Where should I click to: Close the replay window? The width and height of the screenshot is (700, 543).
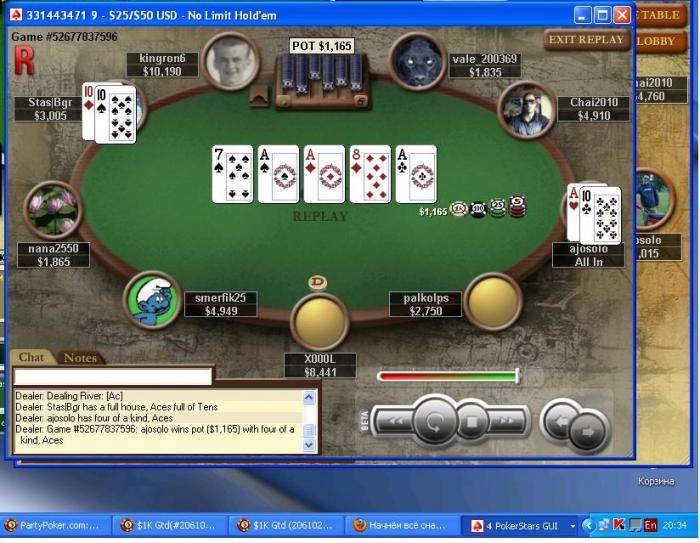point(622,15)
